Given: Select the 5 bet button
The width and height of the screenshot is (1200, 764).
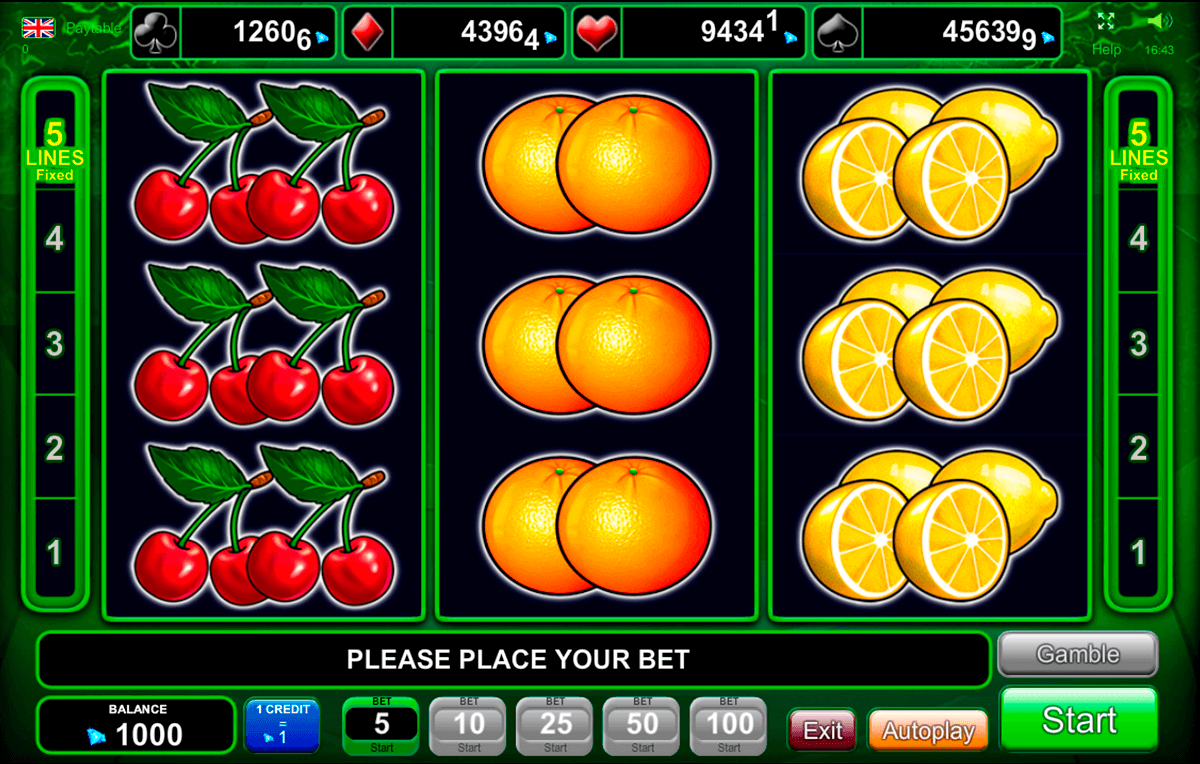Looking at the screenshot, I should [x=382, y=725].
